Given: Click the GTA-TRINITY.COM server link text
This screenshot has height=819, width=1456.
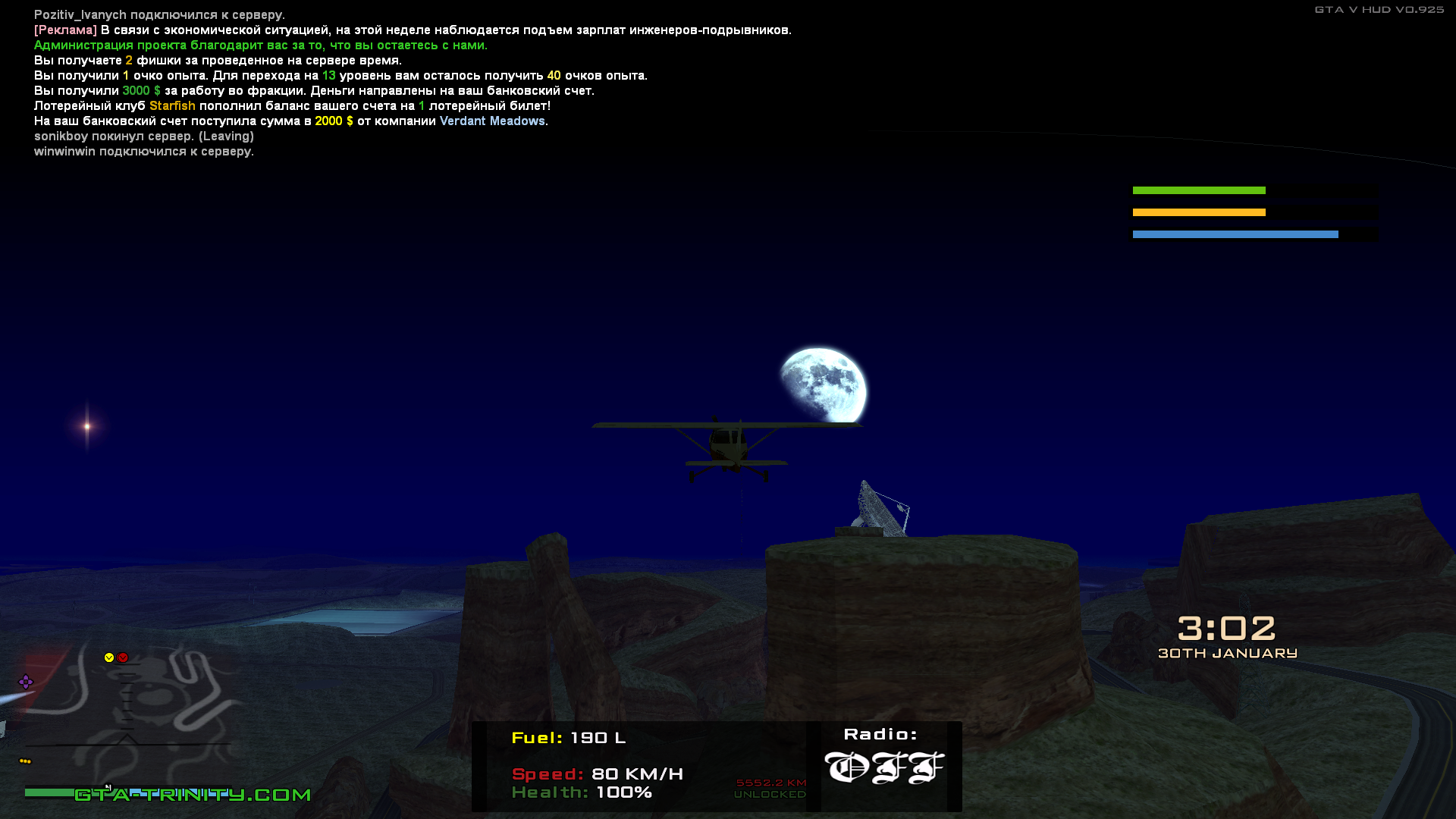Looking at the screenshot, I should point(193,795).
